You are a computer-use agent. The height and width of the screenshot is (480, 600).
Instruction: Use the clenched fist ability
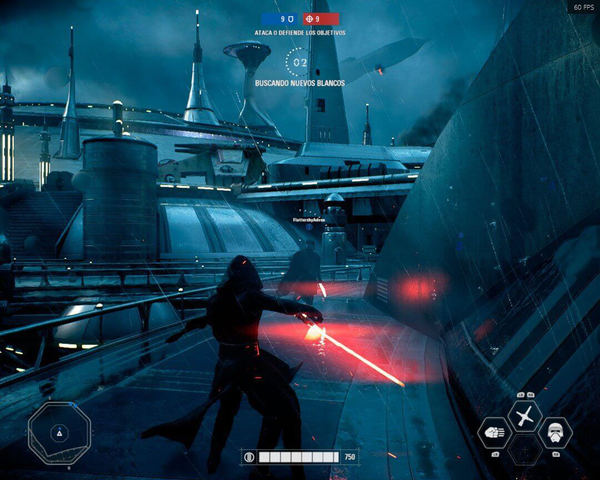click(495, 433)
